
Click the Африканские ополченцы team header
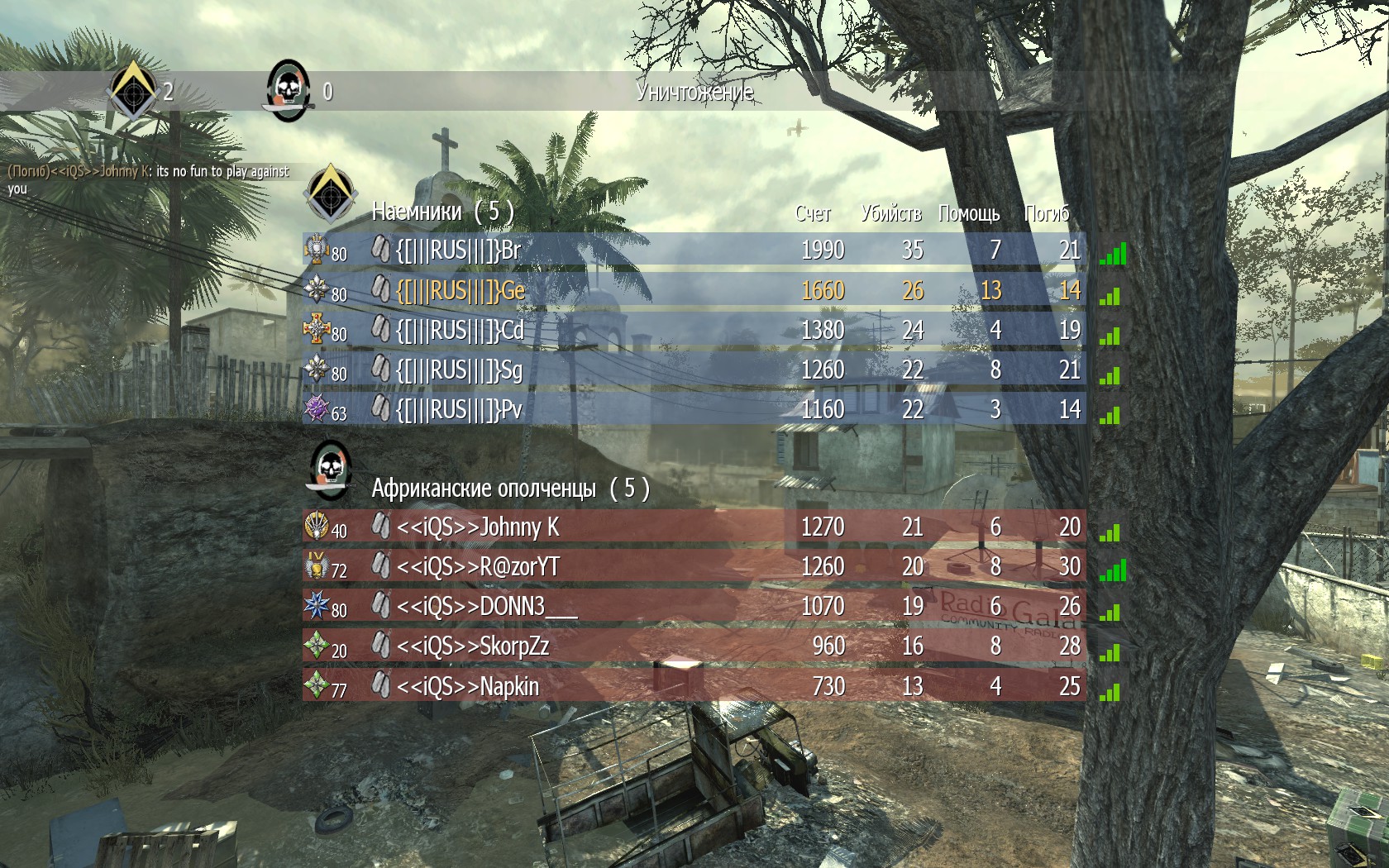[x=509, y=489]
